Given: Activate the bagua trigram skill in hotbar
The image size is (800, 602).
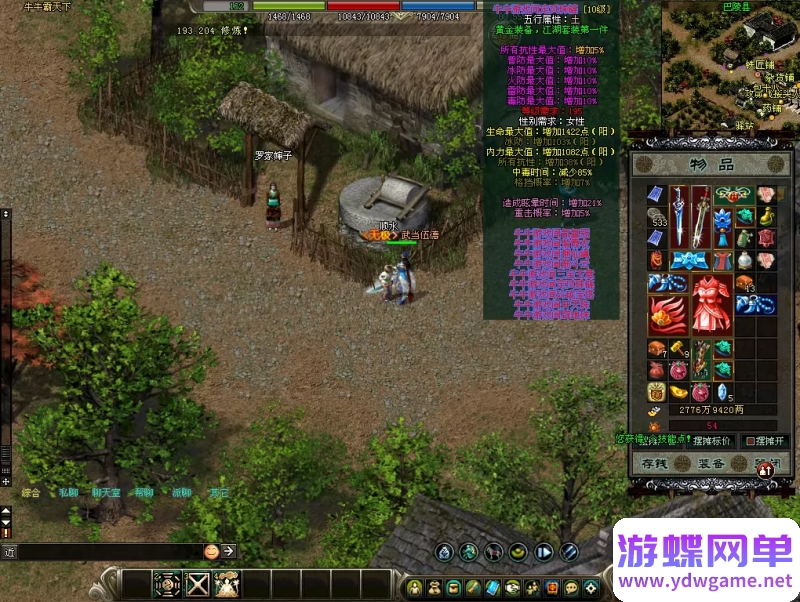Looking at the screenshot, I should coord(167,583).
